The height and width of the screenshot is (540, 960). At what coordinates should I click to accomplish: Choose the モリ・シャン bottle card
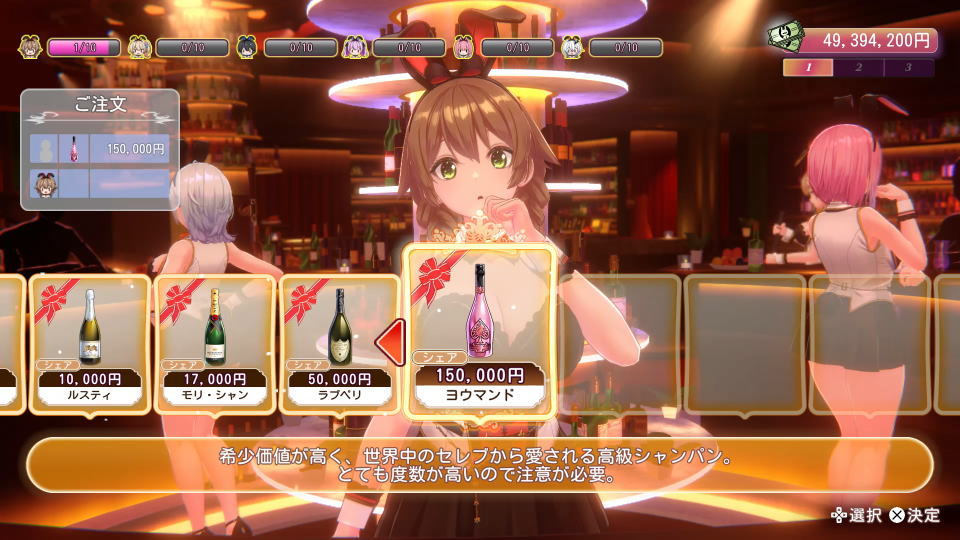click(213, 343)
